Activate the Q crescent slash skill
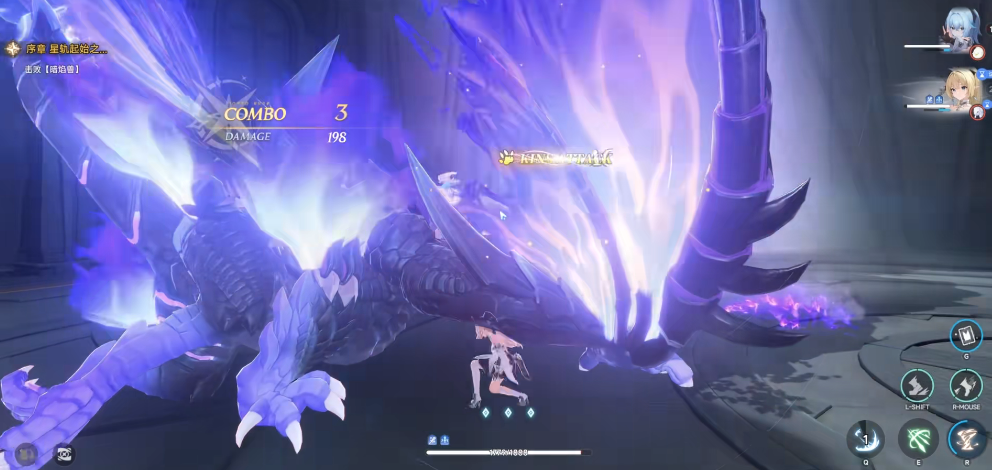The image size is (992, 470). (x=865, y=438)
